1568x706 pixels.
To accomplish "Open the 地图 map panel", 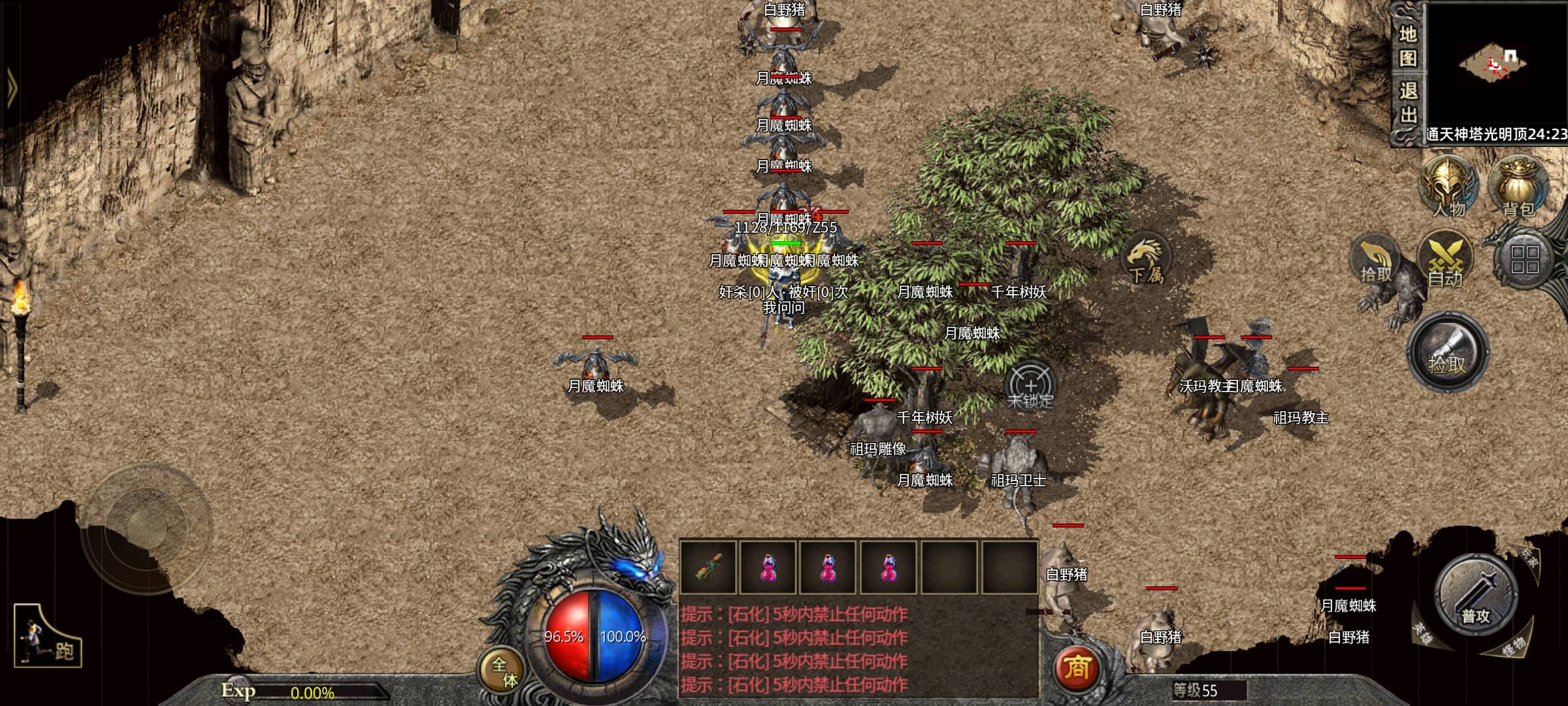I will click(x=1407, y=46).
